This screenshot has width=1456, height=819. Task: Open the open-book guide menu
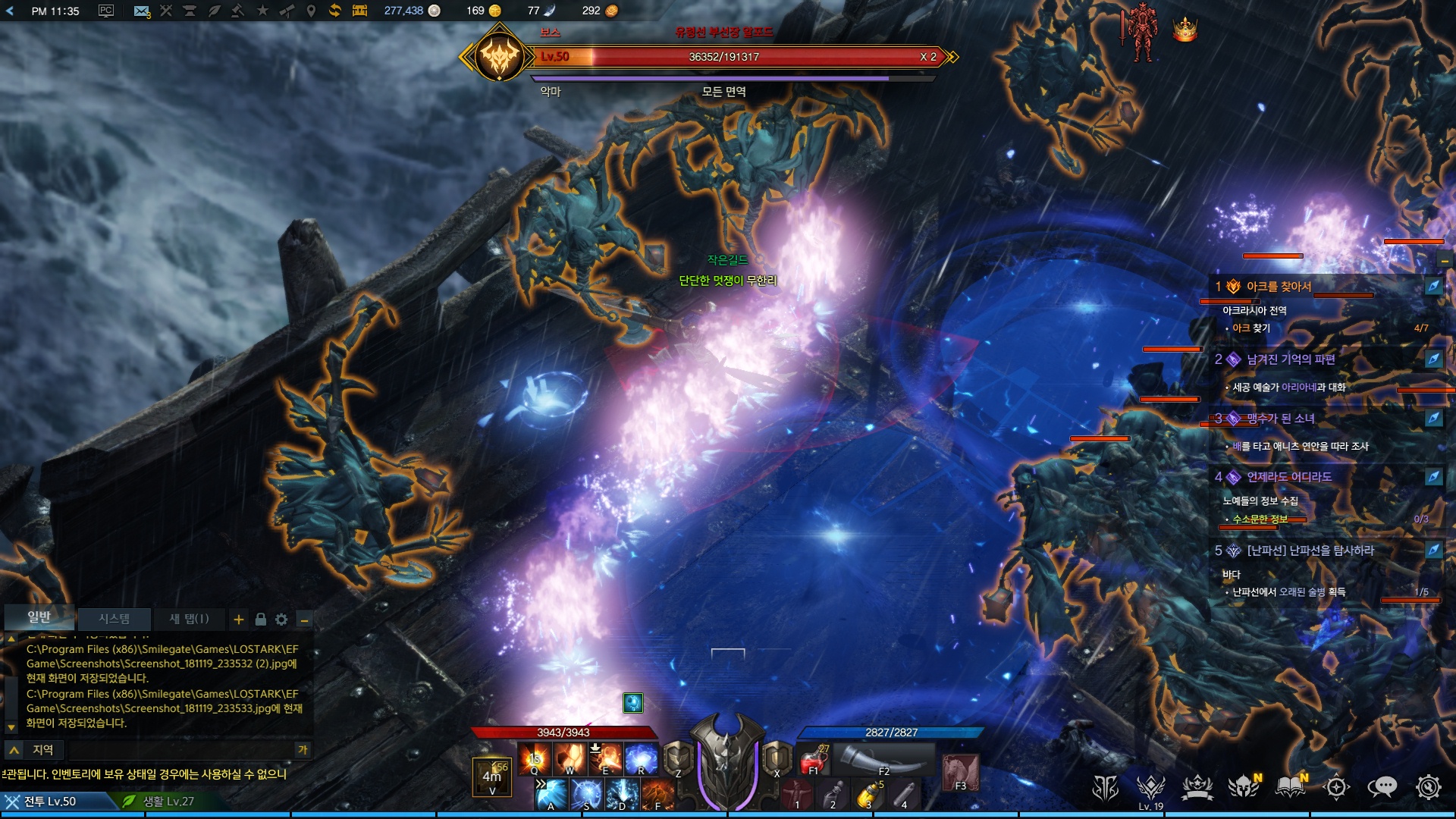[1290, 787]
